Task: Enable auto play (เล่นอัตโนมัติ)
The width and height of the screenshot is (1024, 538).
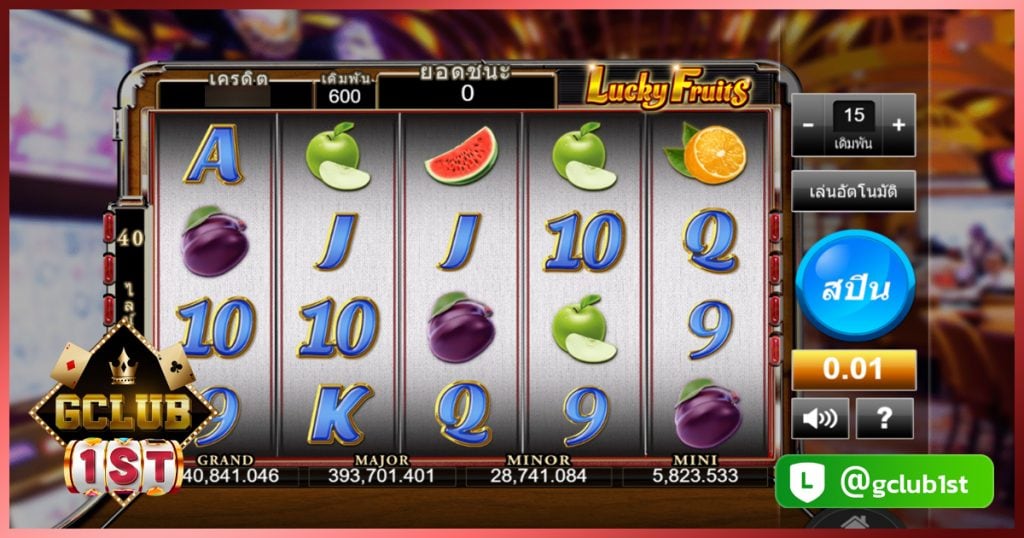Action: click(x=854, y=191)
